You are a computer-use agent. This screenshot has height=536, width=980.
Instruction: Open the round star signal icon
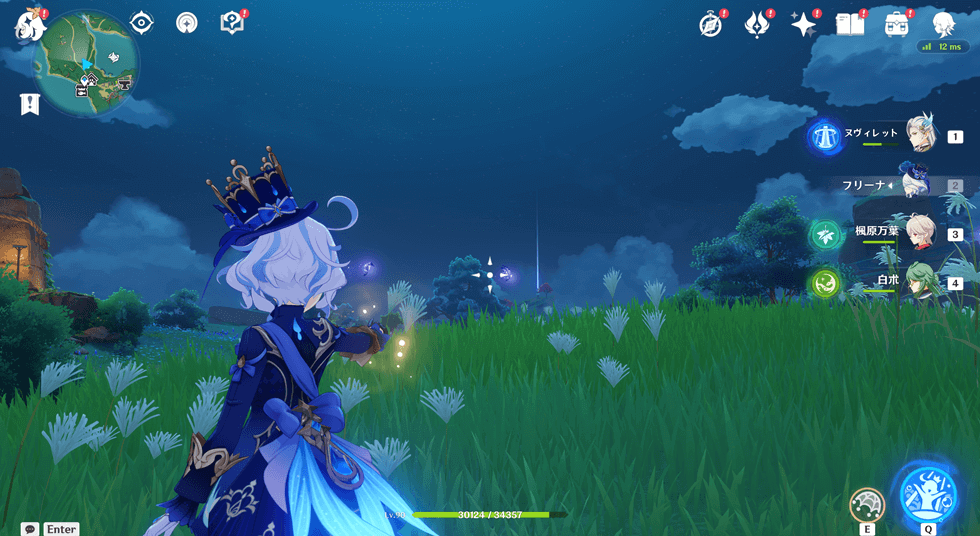coord(186,22)
